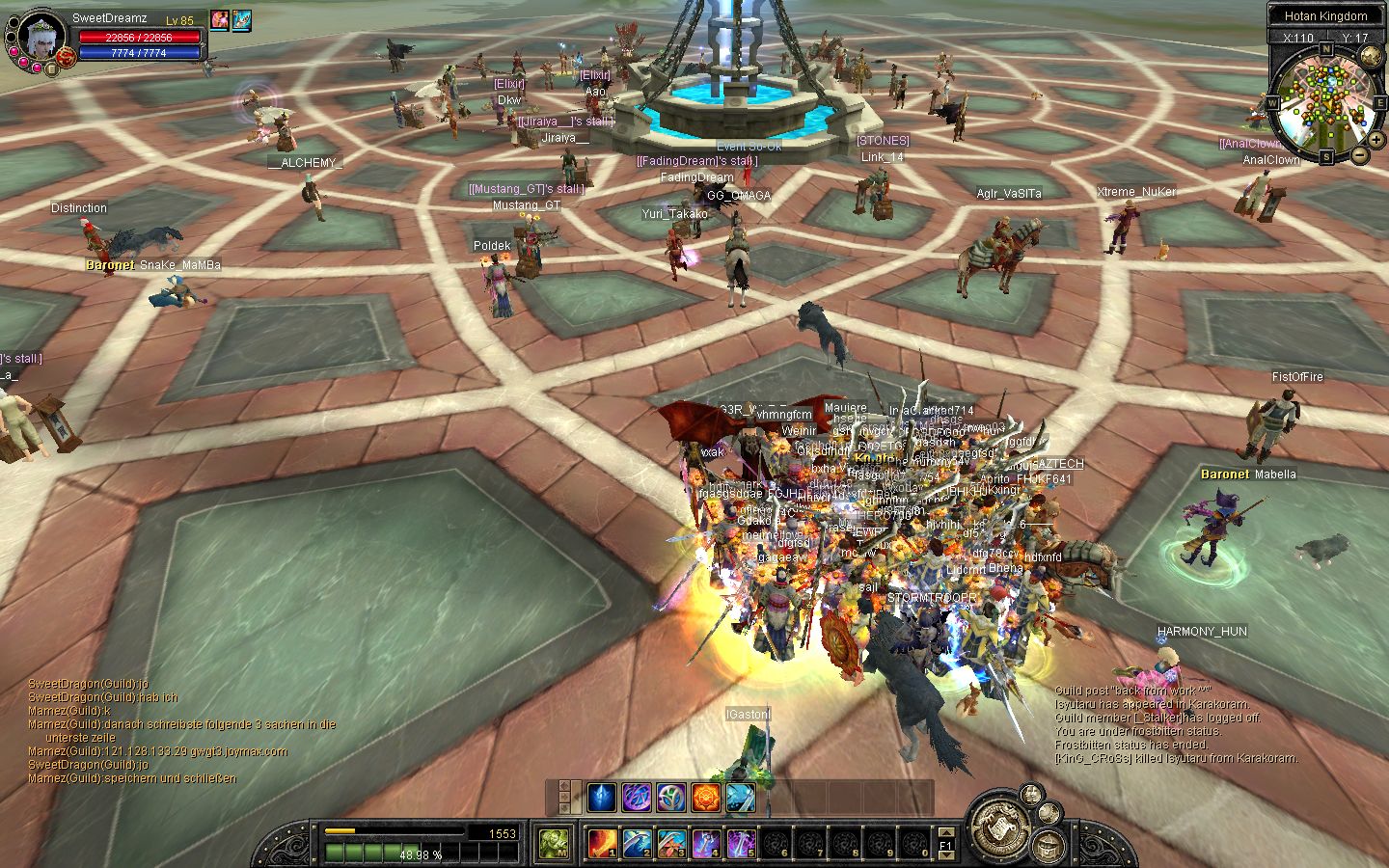Screen dimensions: 1389x868
Task: Activate the blue ice crystal buff
Action: click(602, 798)
